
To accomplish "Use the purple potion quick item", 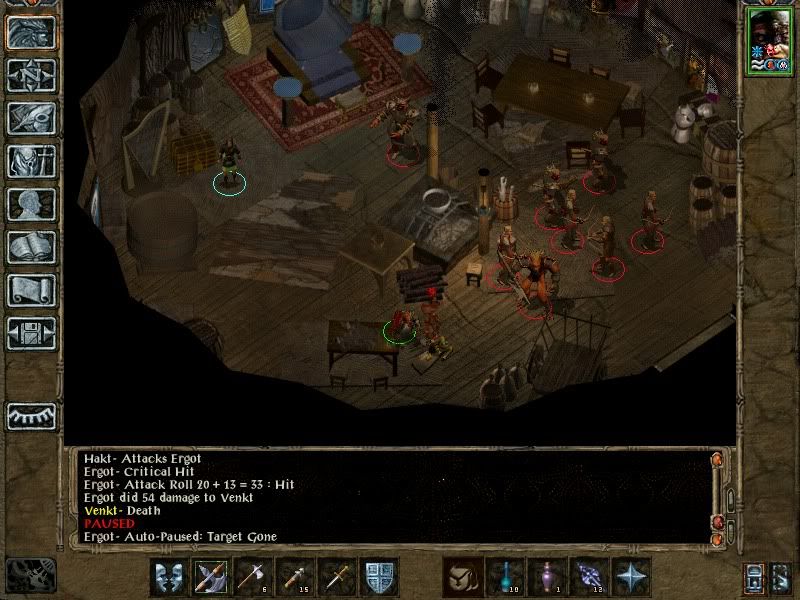I will click(x=547, y=576).
